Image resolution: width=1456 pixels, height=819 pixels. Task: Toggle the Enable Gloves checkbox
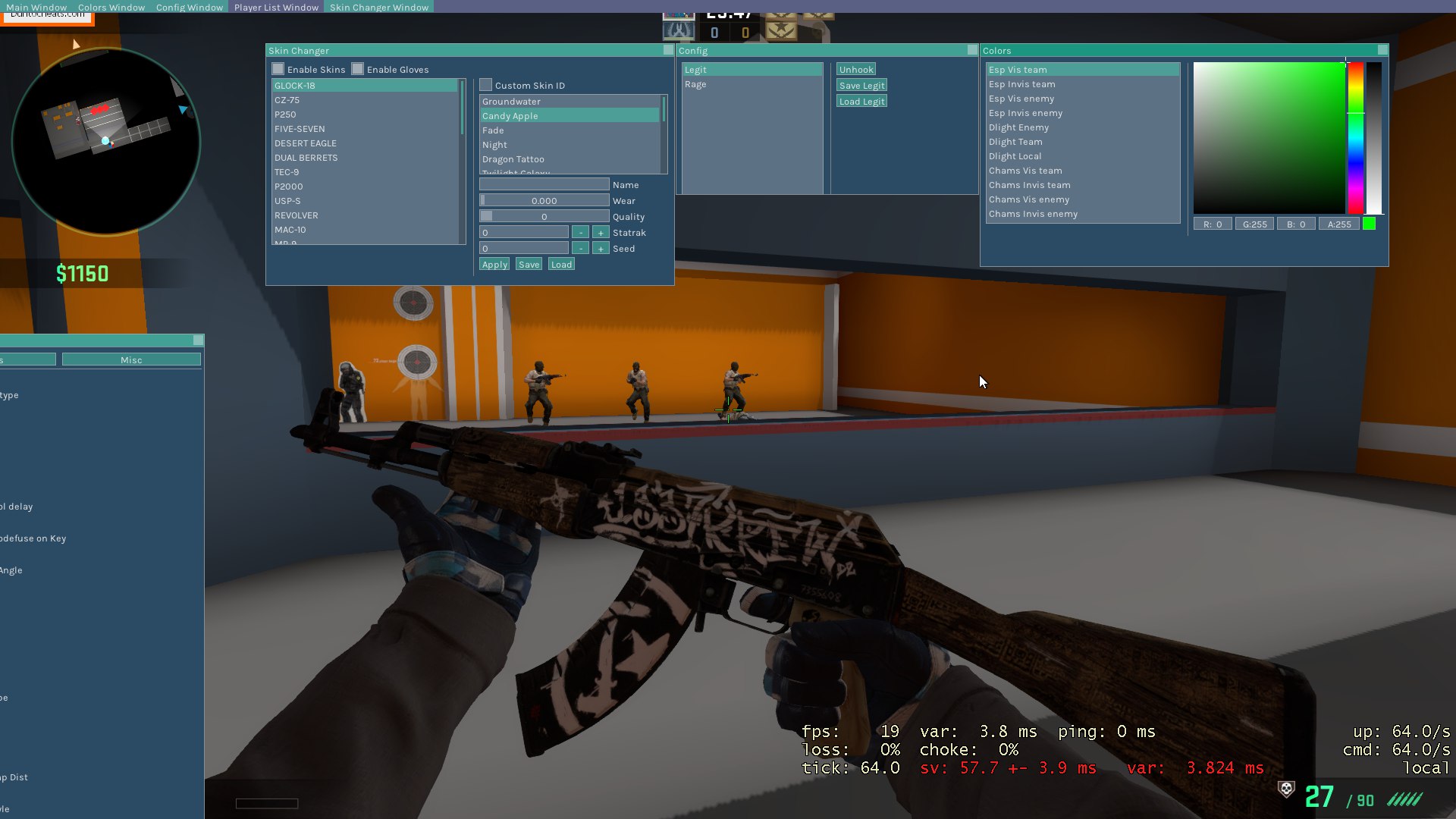click(x=358, y=69)
